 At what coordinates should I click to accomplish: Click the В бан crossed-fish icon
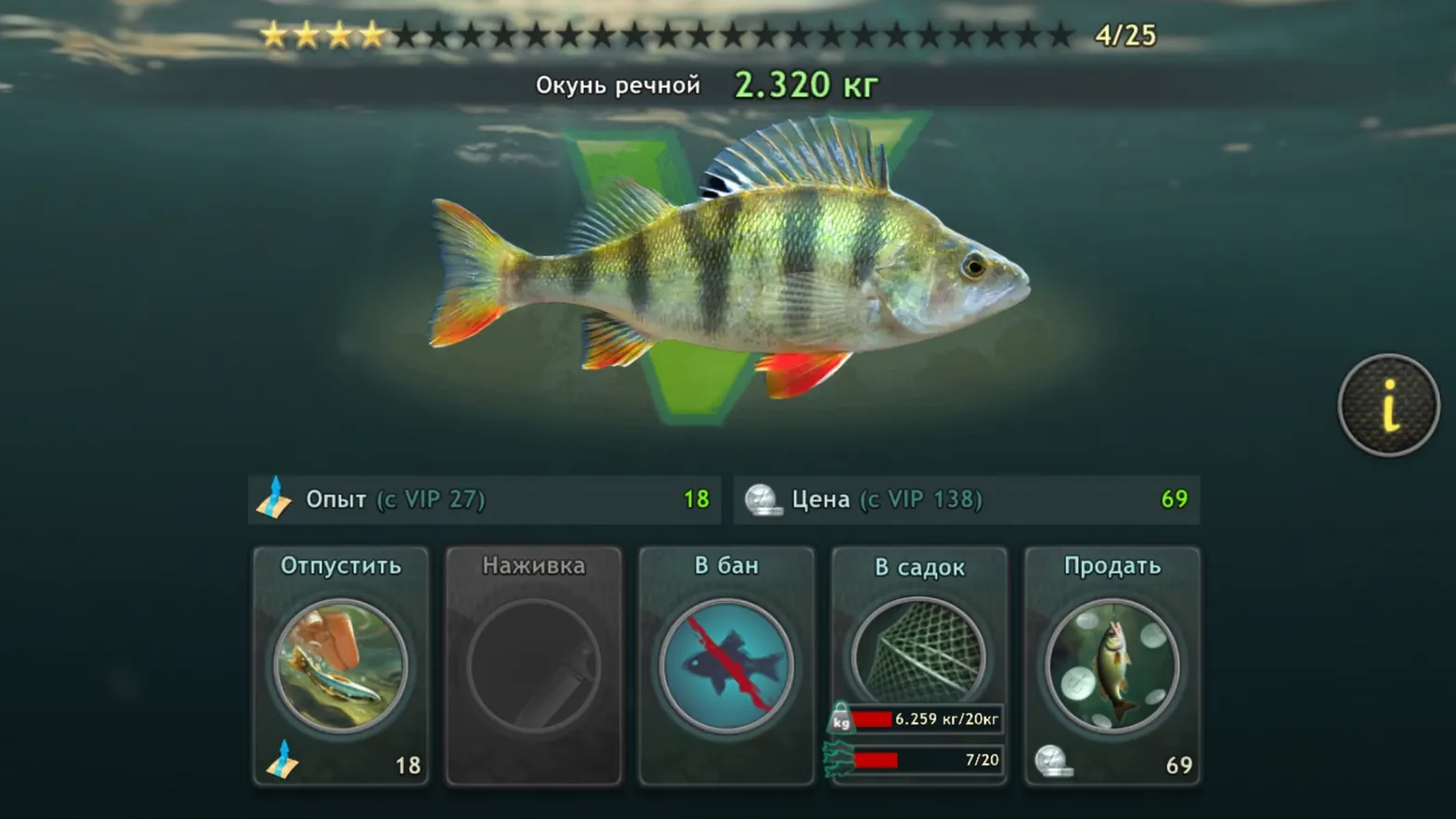click(x=726, y=666)
